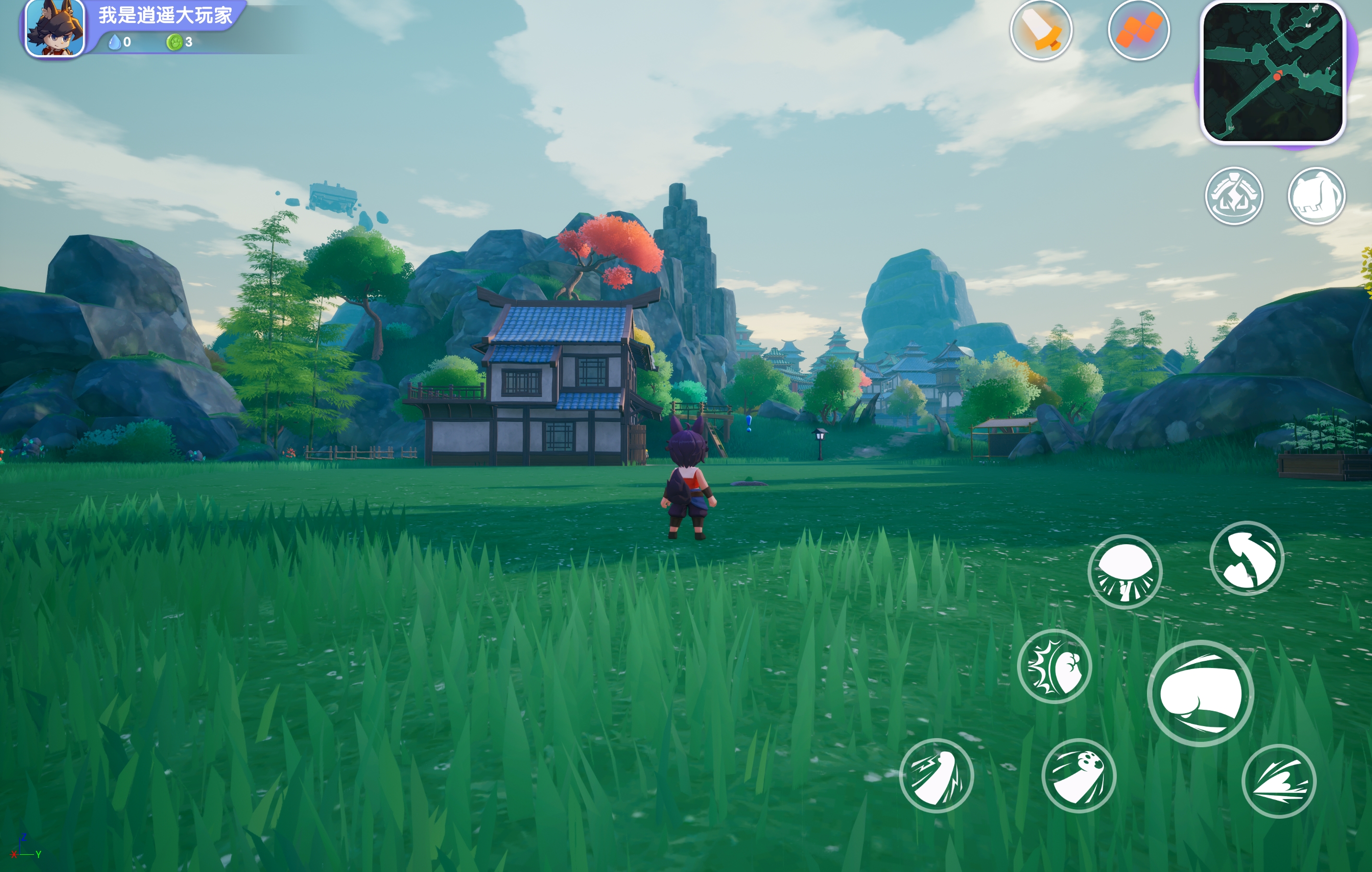
Task: Tap the dash burst skill
Action: pos(1278,781)
